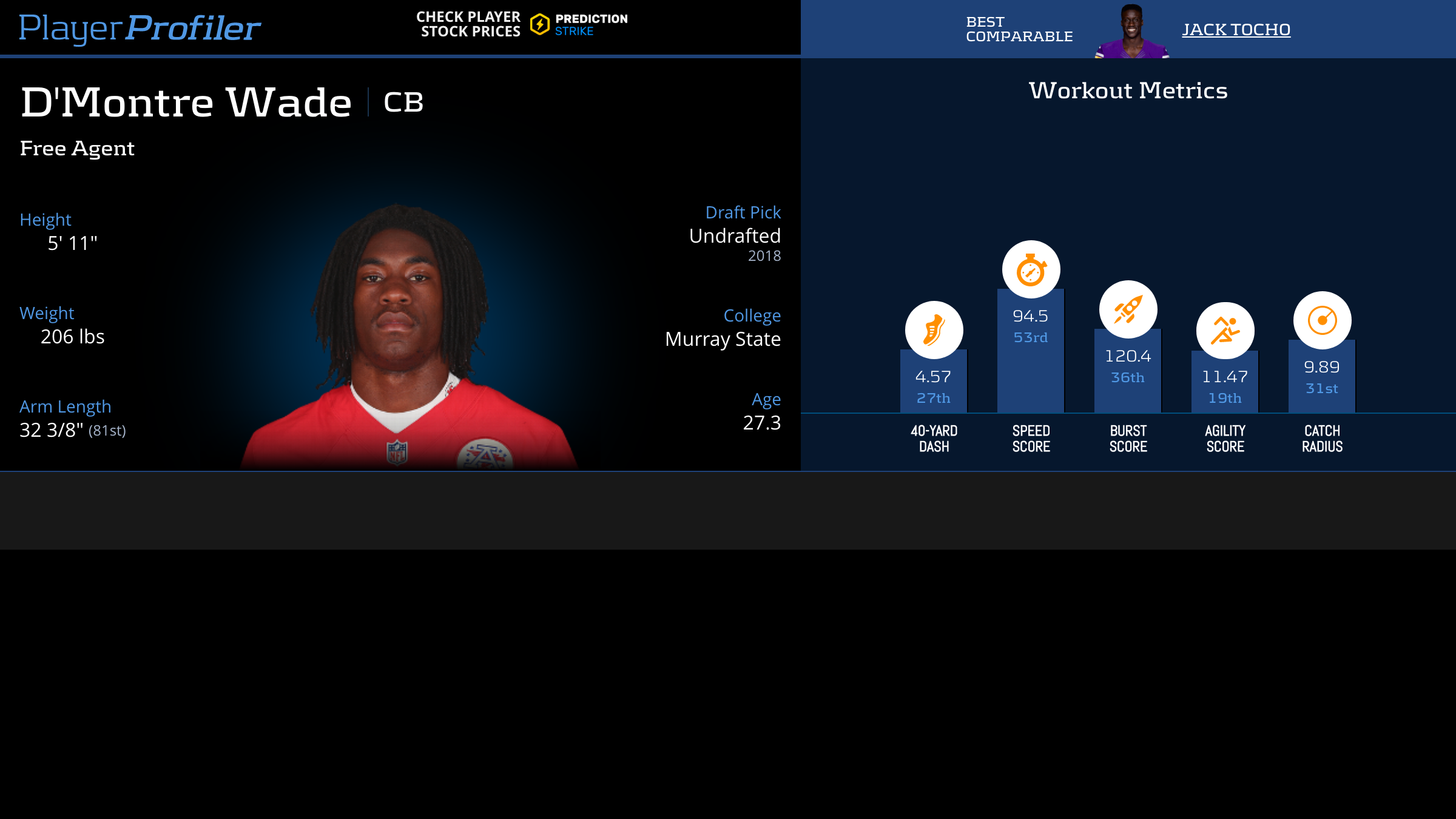Click Jack Tocho's headshot thumbnail
Screen dimensions: 1456x819
[1131, 32]
